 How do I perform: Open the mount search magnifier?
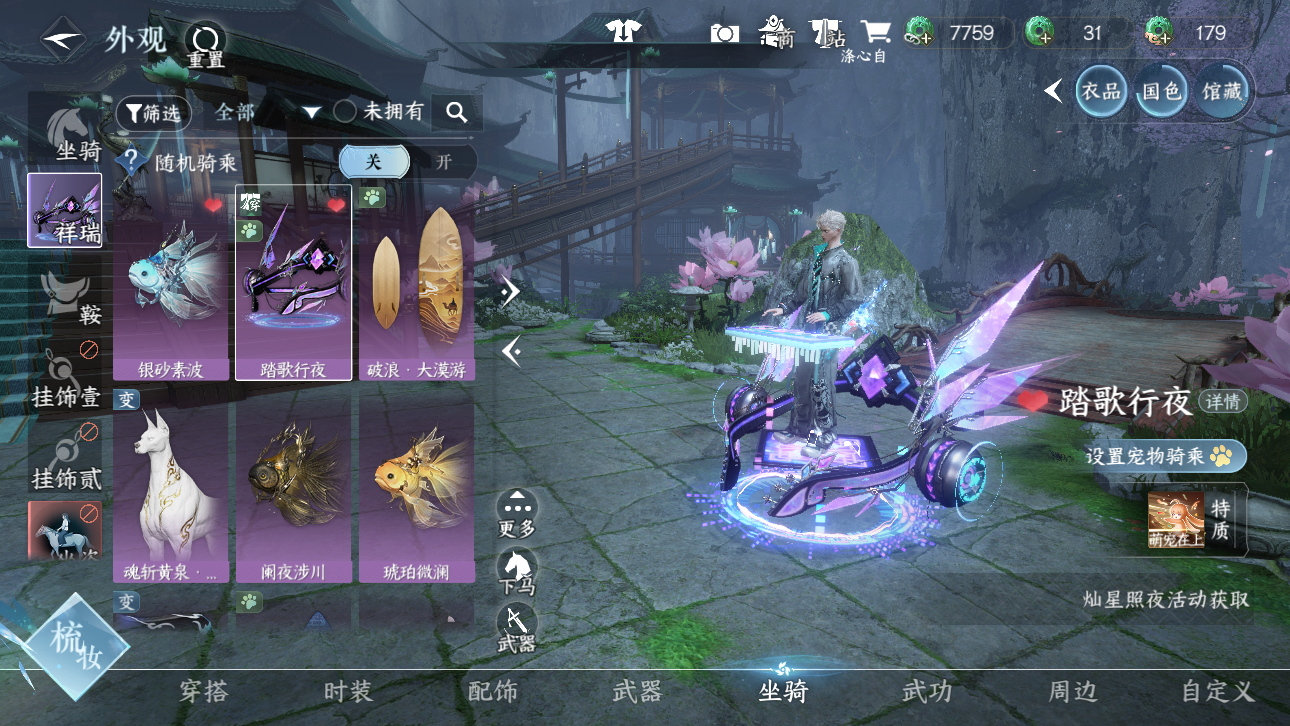pos(457,113)
